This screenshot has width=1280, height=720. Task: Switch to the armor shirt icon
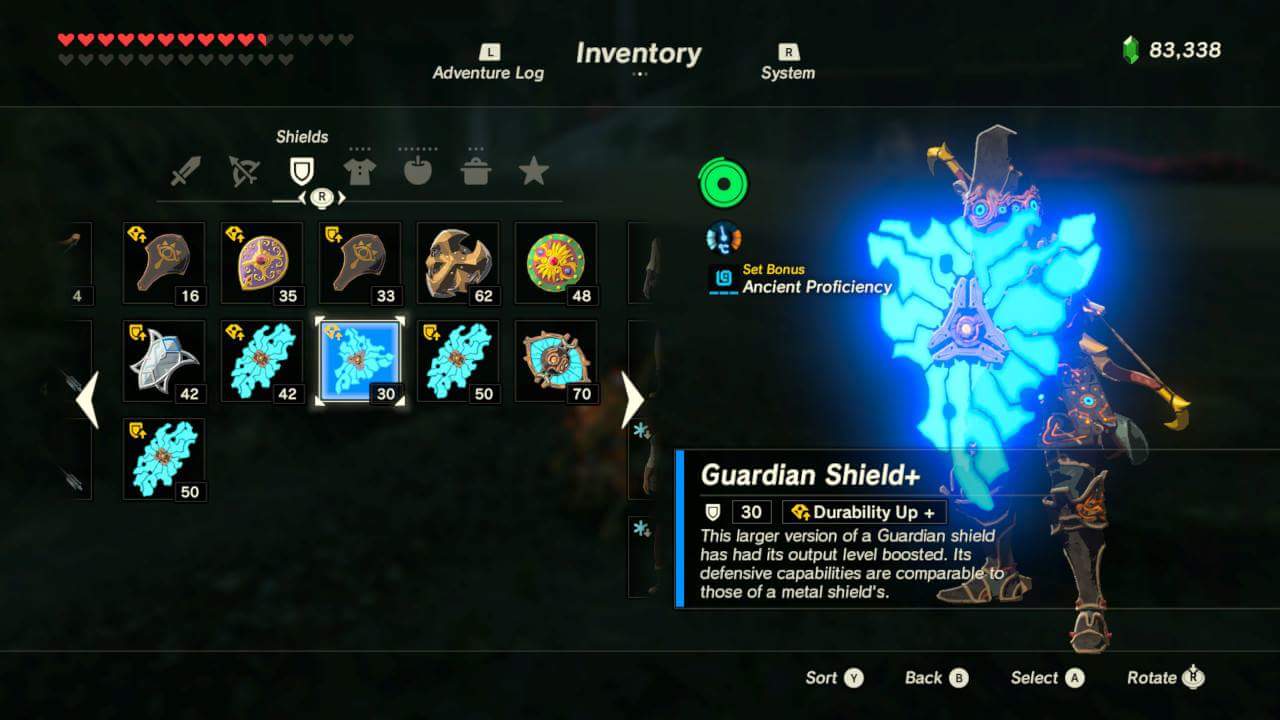click(x=357, y=170)
